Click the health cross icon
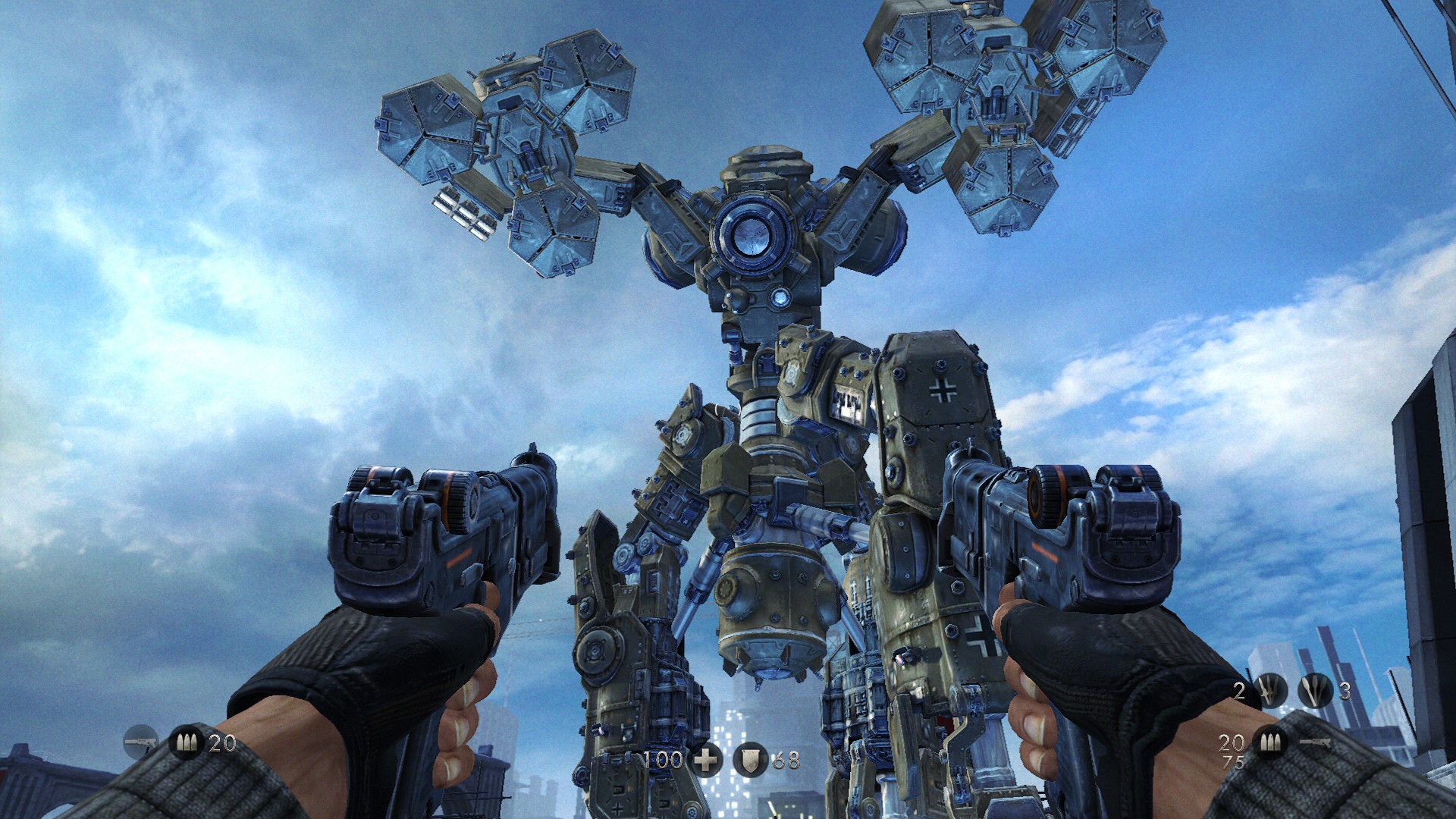Screen dimensions: 1456x819 coord(705,759)
